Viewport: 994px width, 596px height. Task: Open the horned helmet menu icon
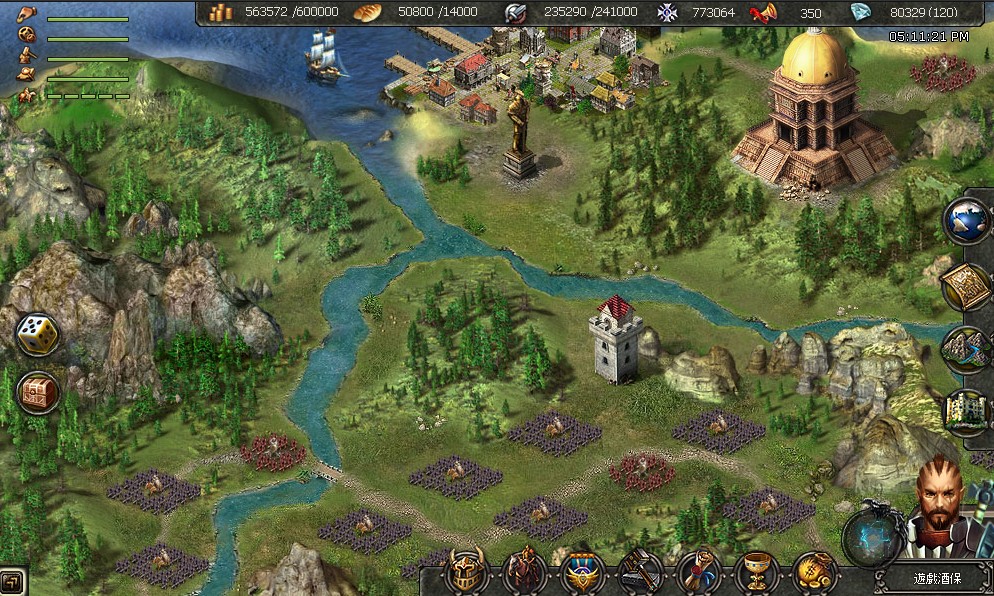[464, 572]
